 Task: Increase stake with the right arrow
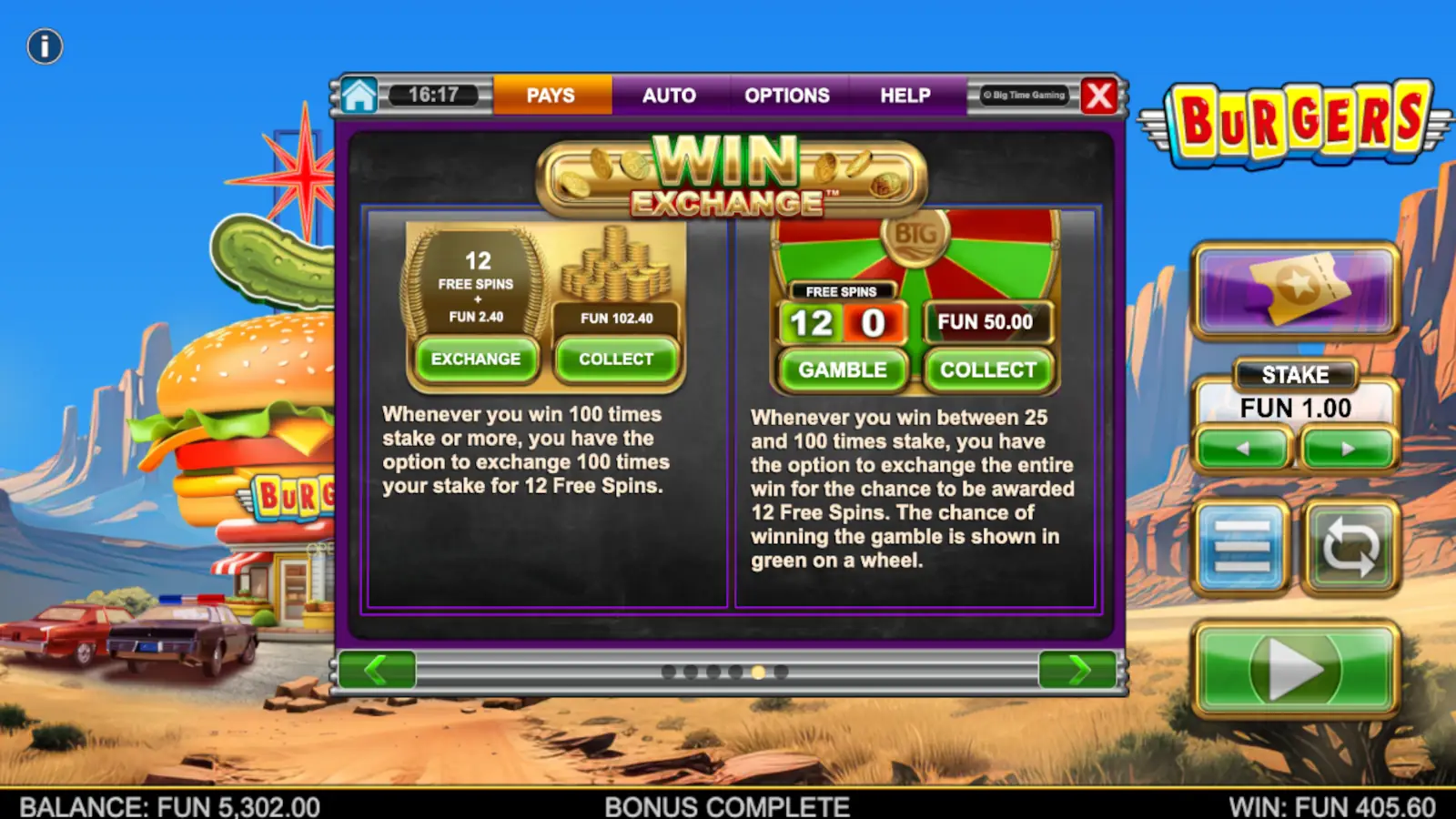[1348, 448]
